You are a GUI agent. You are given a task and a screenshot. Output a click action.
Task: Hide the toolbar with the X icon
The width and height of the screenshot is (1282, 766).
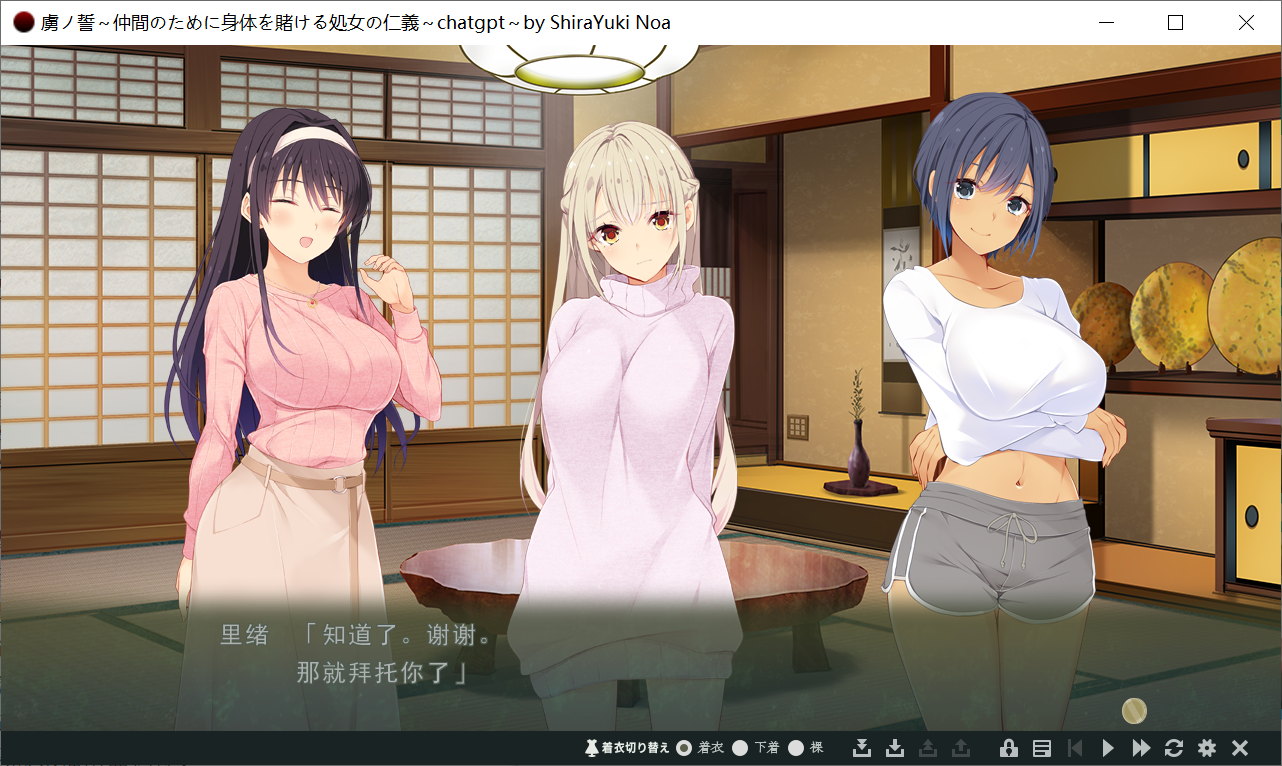tap(1240, 748)
